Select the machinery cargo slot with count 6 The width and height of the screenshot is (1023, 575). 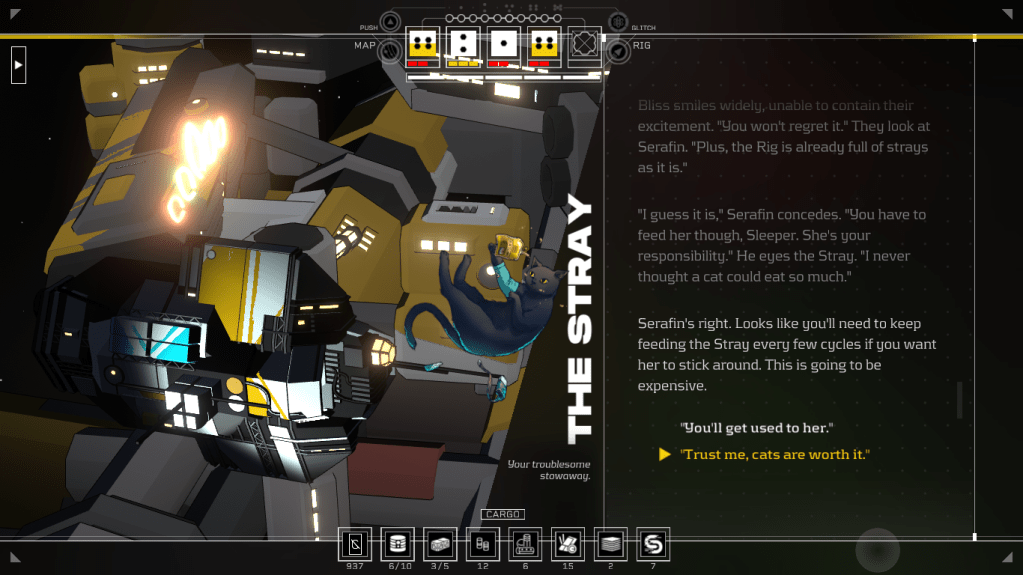[525, 544]
